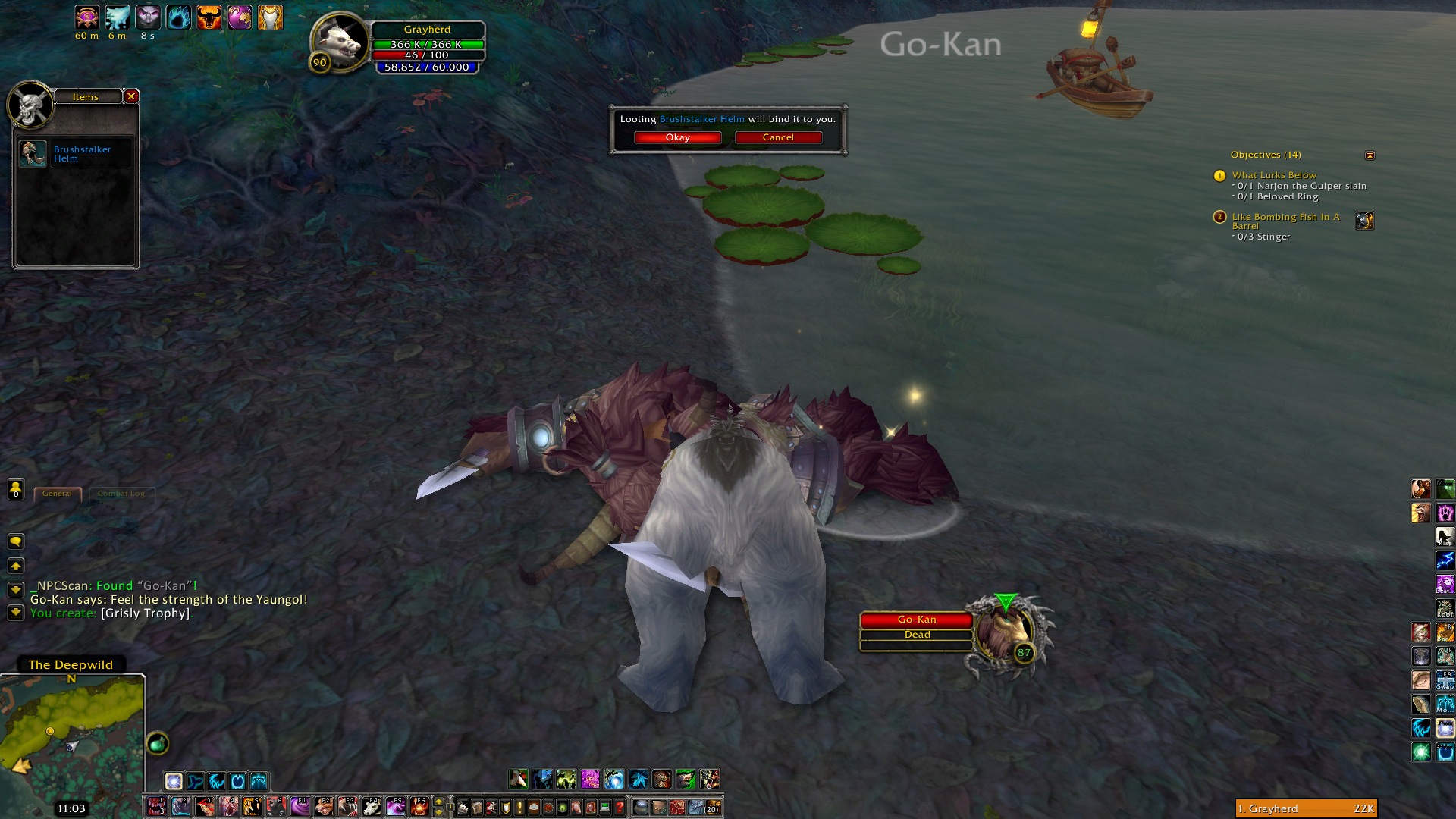Collapse the Objectives tracker
The width and height of the screenshot is (1456, 819).
[1370, 155]
